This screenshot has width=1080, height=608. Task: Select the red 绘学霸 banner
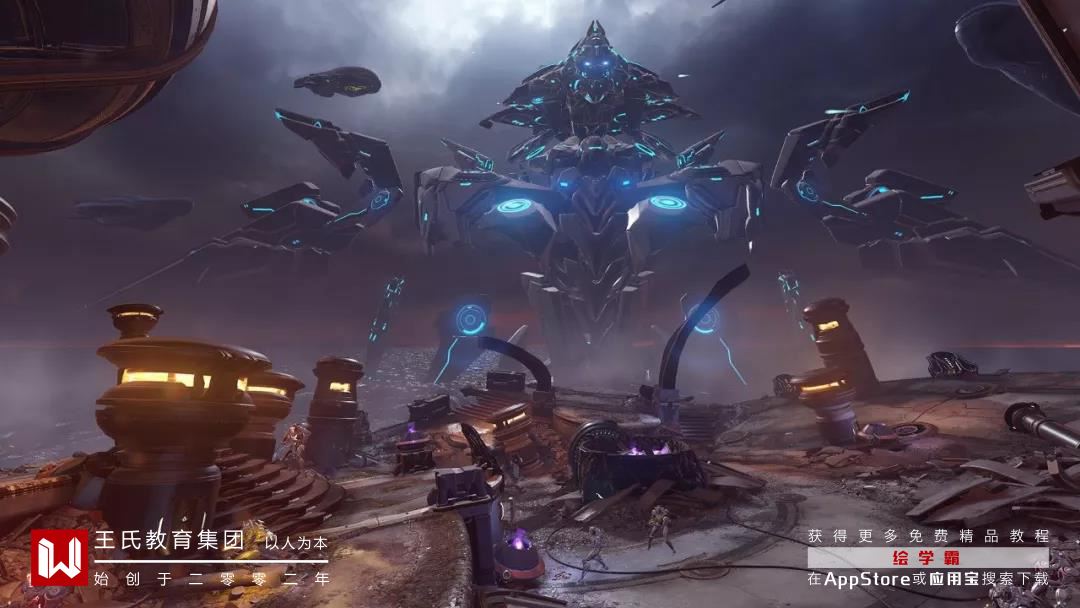click(x=926, y=558)
